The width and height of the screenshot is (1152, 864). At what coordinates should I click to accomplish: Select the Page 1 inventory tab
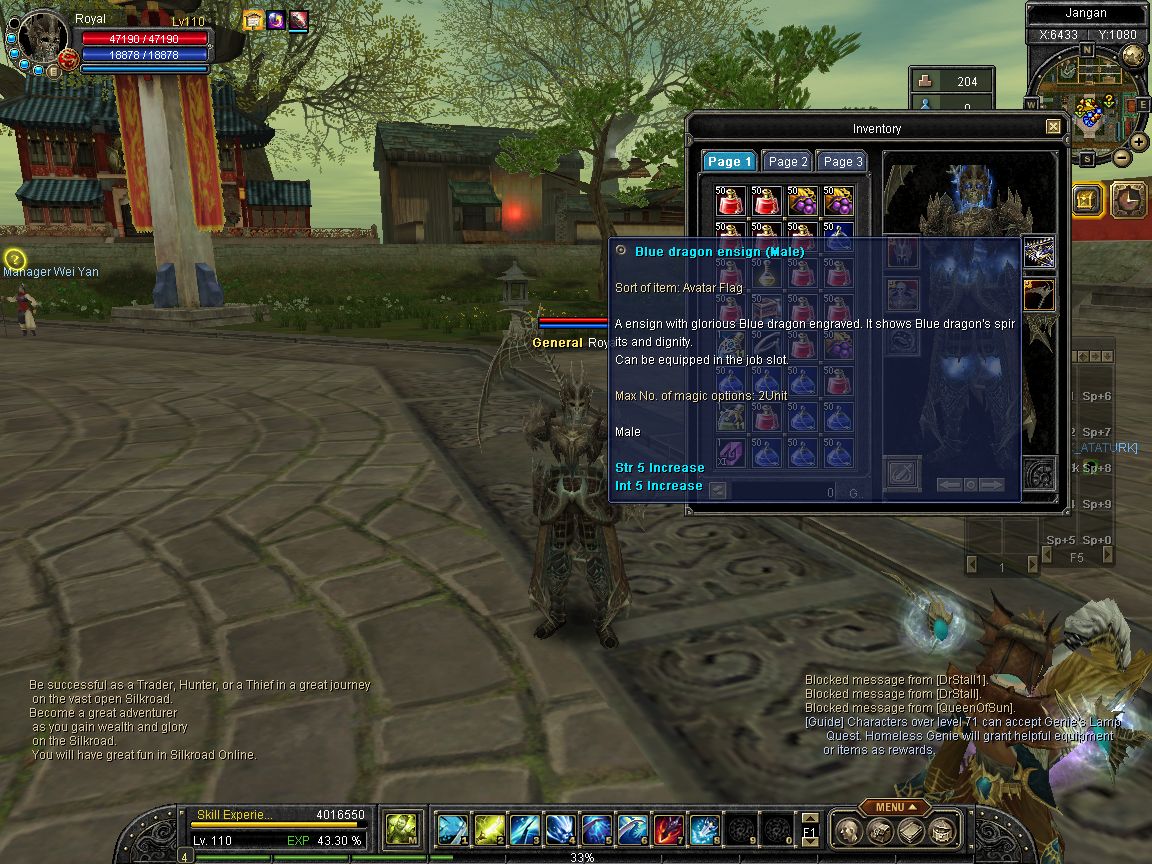729,161
